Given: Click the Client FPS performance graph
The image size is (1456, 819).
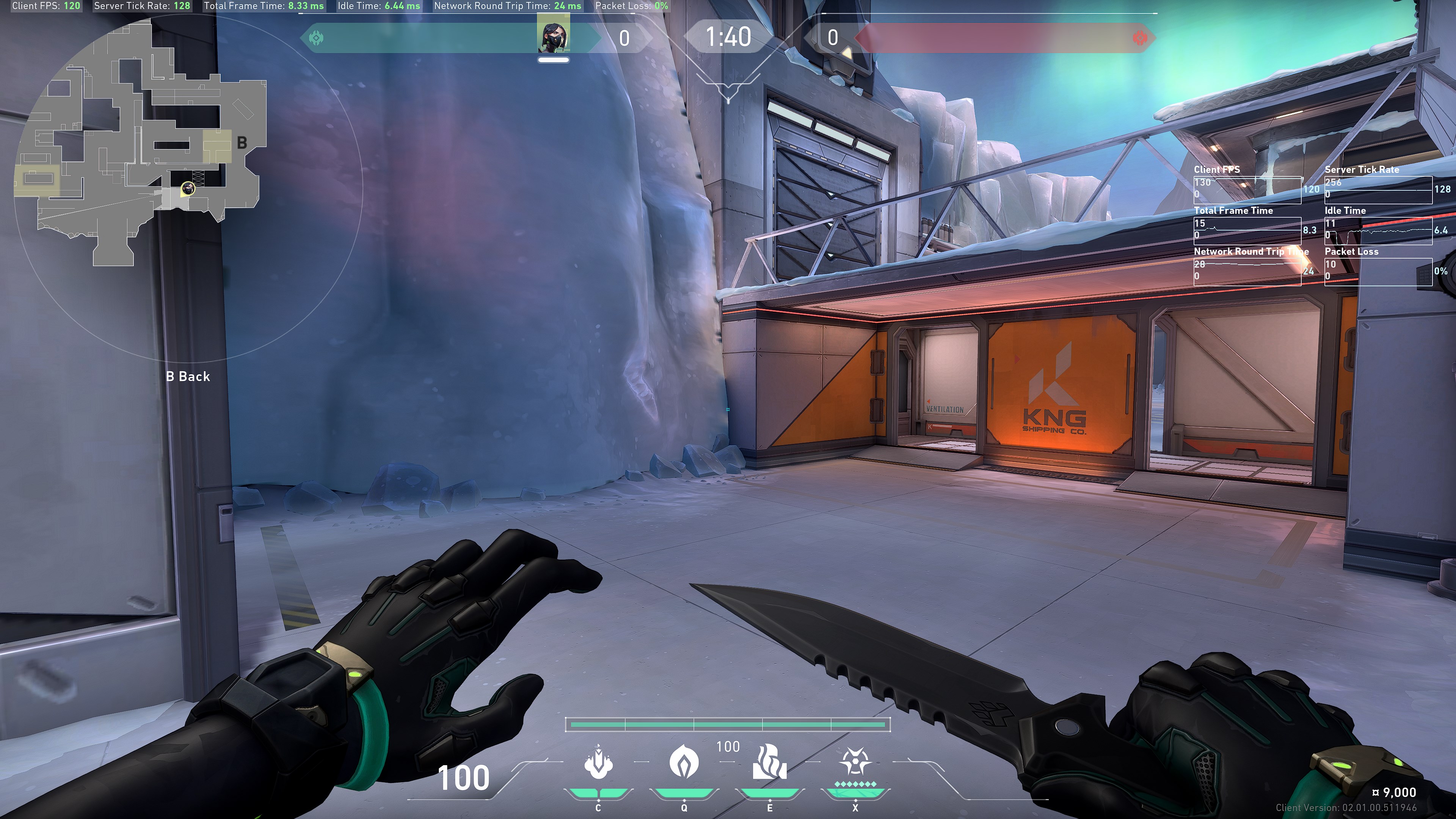Looking at the screenshot, I should click(x=1247, y=188).
